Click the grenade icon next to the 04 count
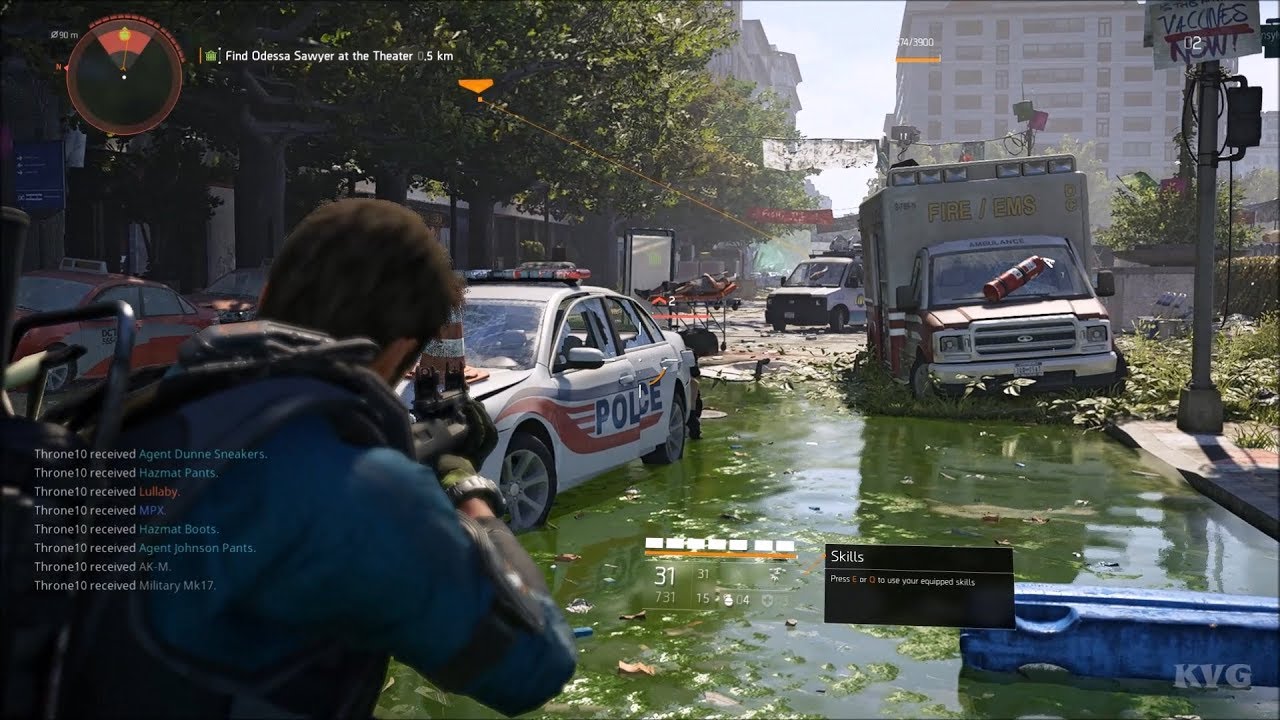The height and width of the screenshot is (720, 1280). 728,600
